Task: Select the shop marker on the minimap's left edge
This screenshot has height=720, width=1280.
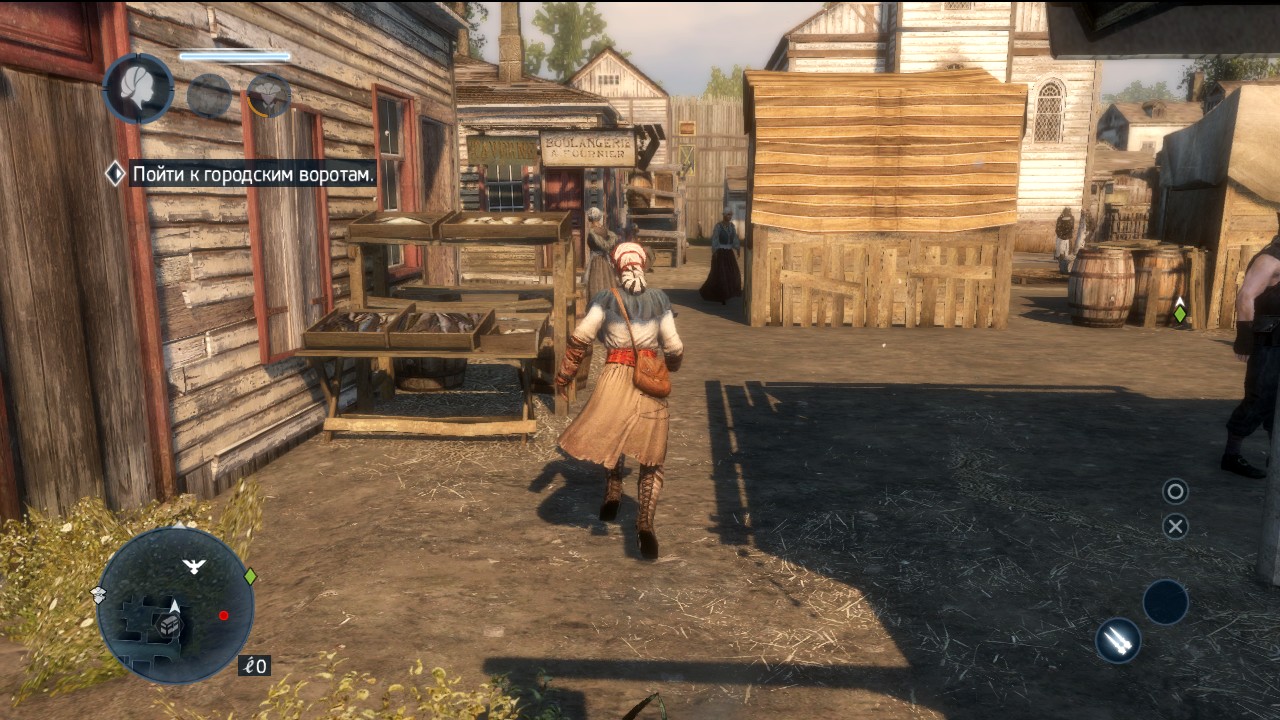Action: coord(99,595)
